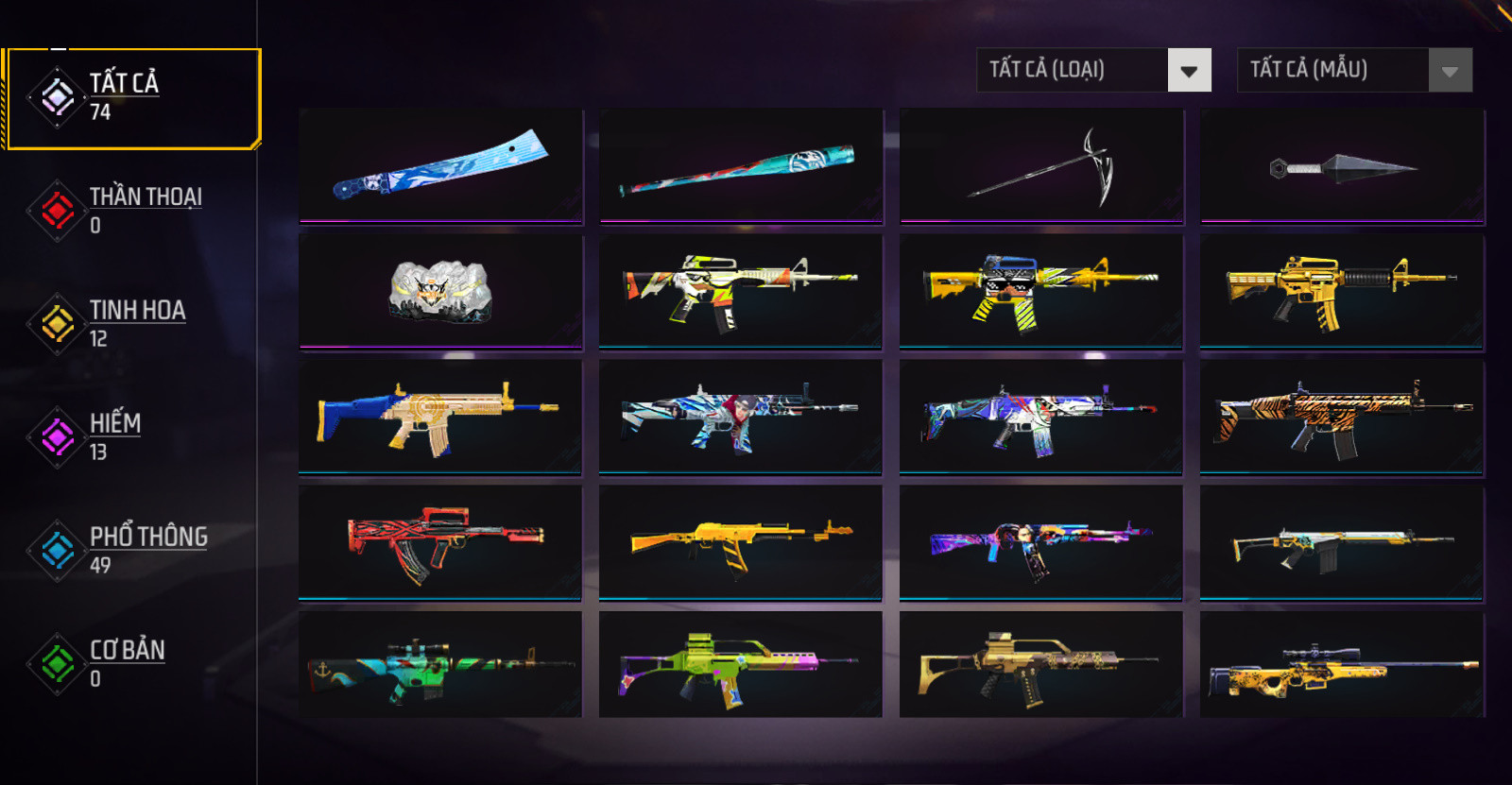The width and height of the screenshot is (1512, 785).
Task: Select the kunai throwing knife skin
Action: (1342, 167)
